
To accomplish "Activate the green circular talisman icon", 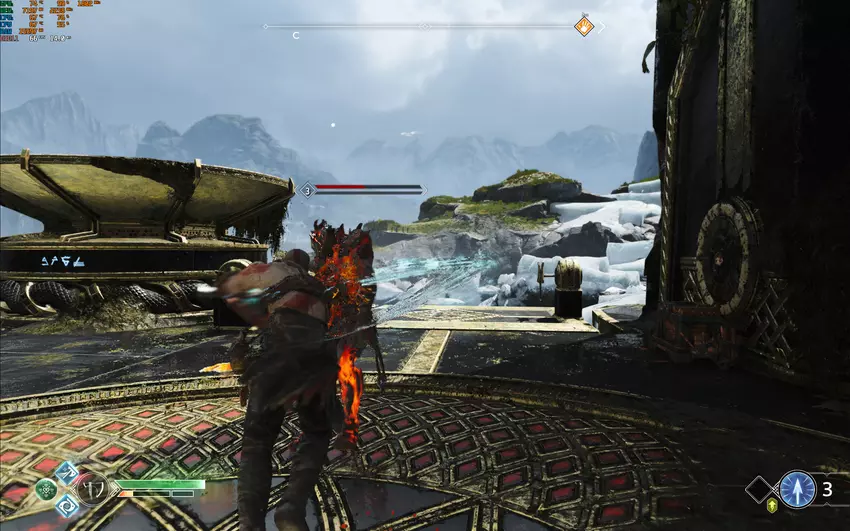I will 46,490.
